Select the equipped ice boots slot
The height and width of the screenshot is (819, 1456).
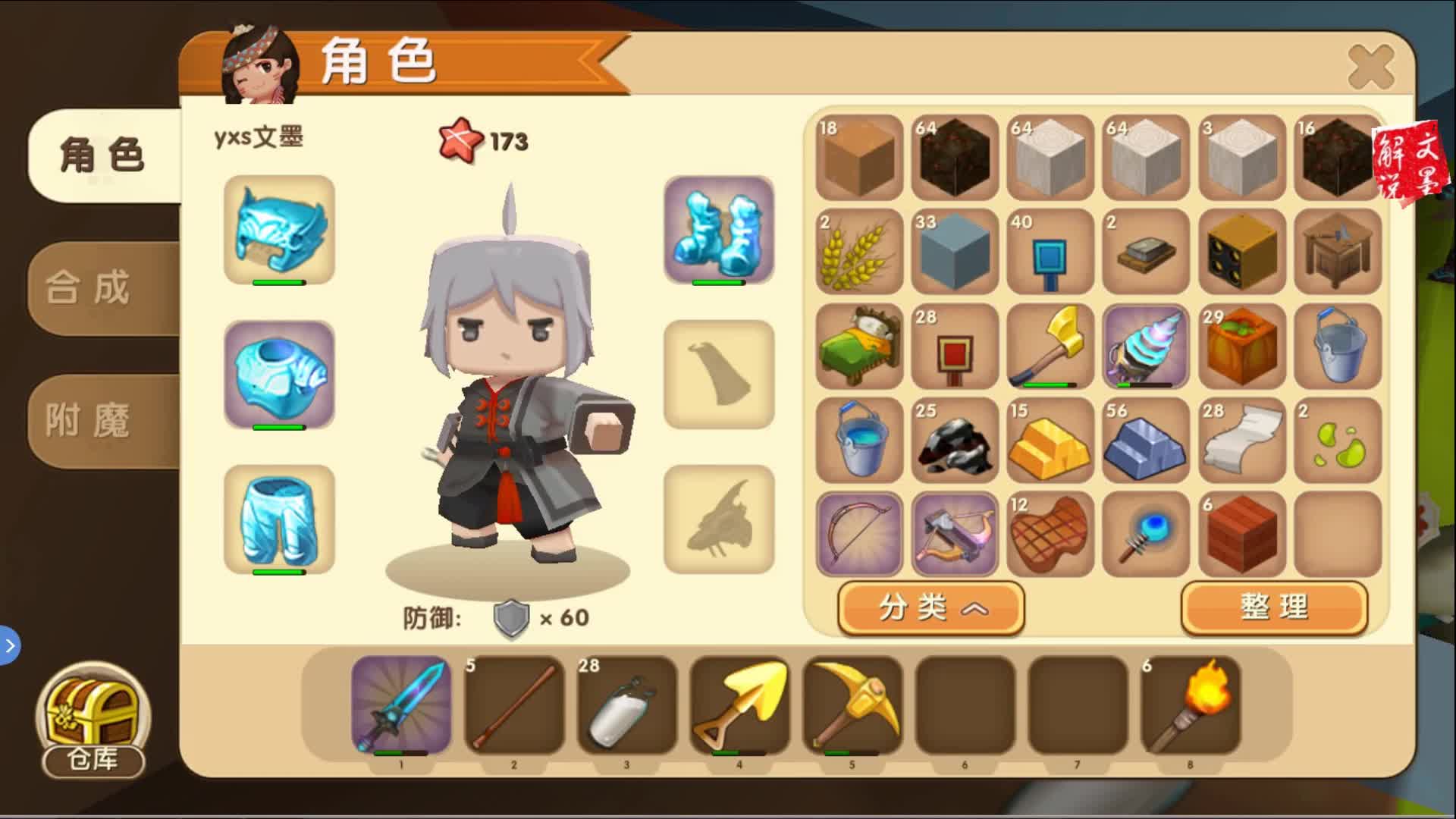tap(718, 231)
